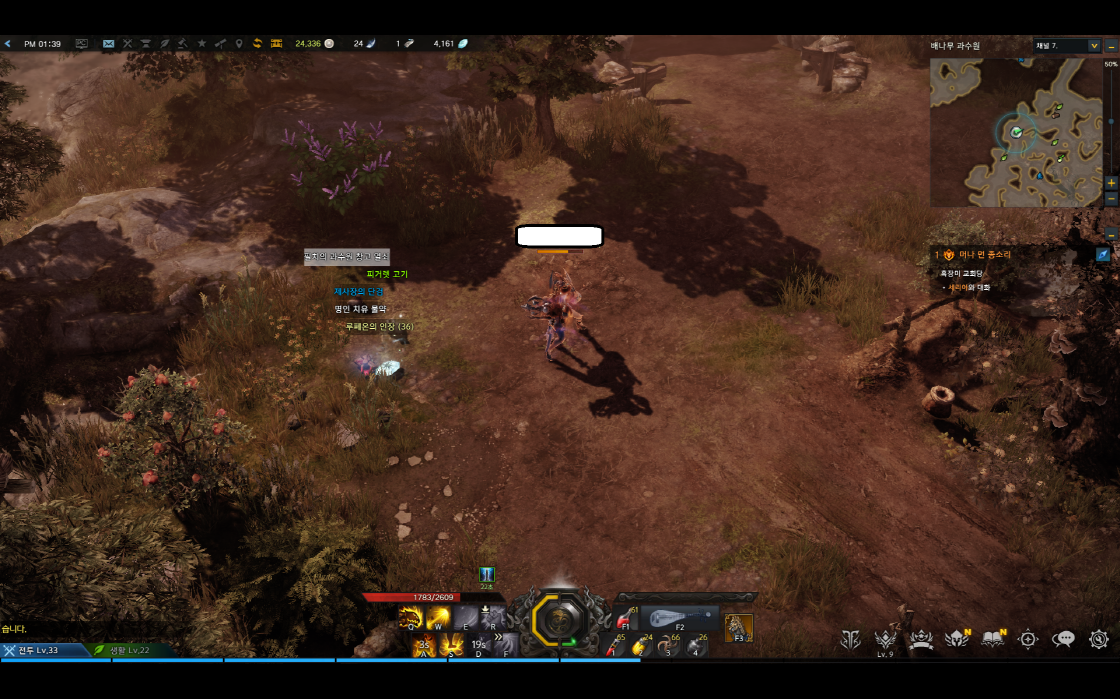Open the minimap

(1015, 132)
